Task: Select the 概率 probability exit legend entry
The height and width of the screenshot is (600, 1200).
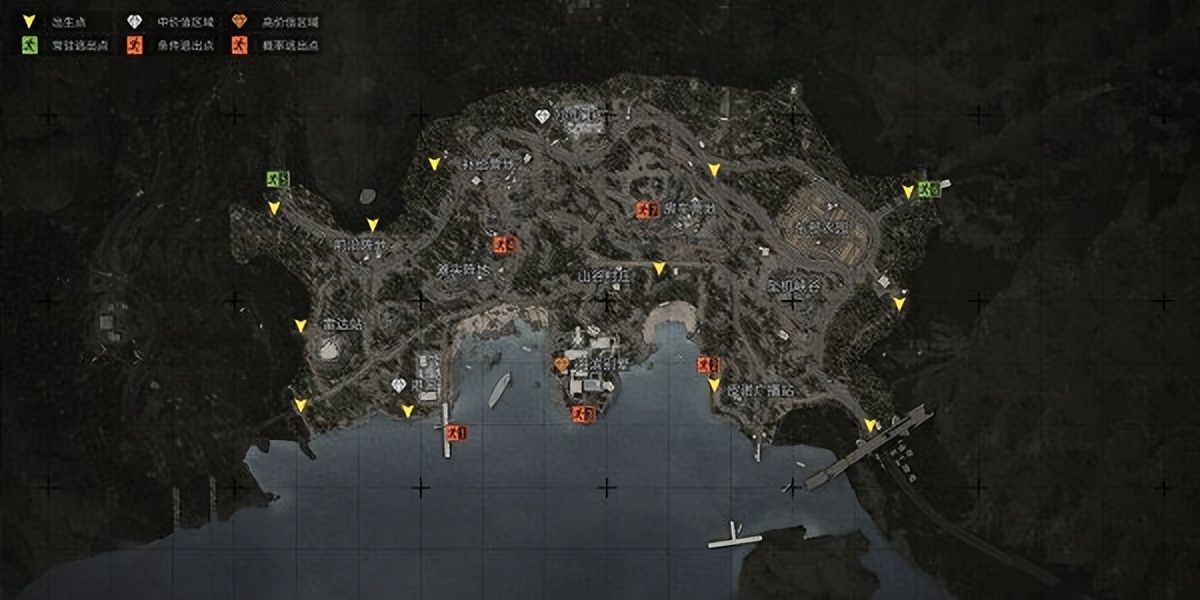Action: tap(239, 46)
